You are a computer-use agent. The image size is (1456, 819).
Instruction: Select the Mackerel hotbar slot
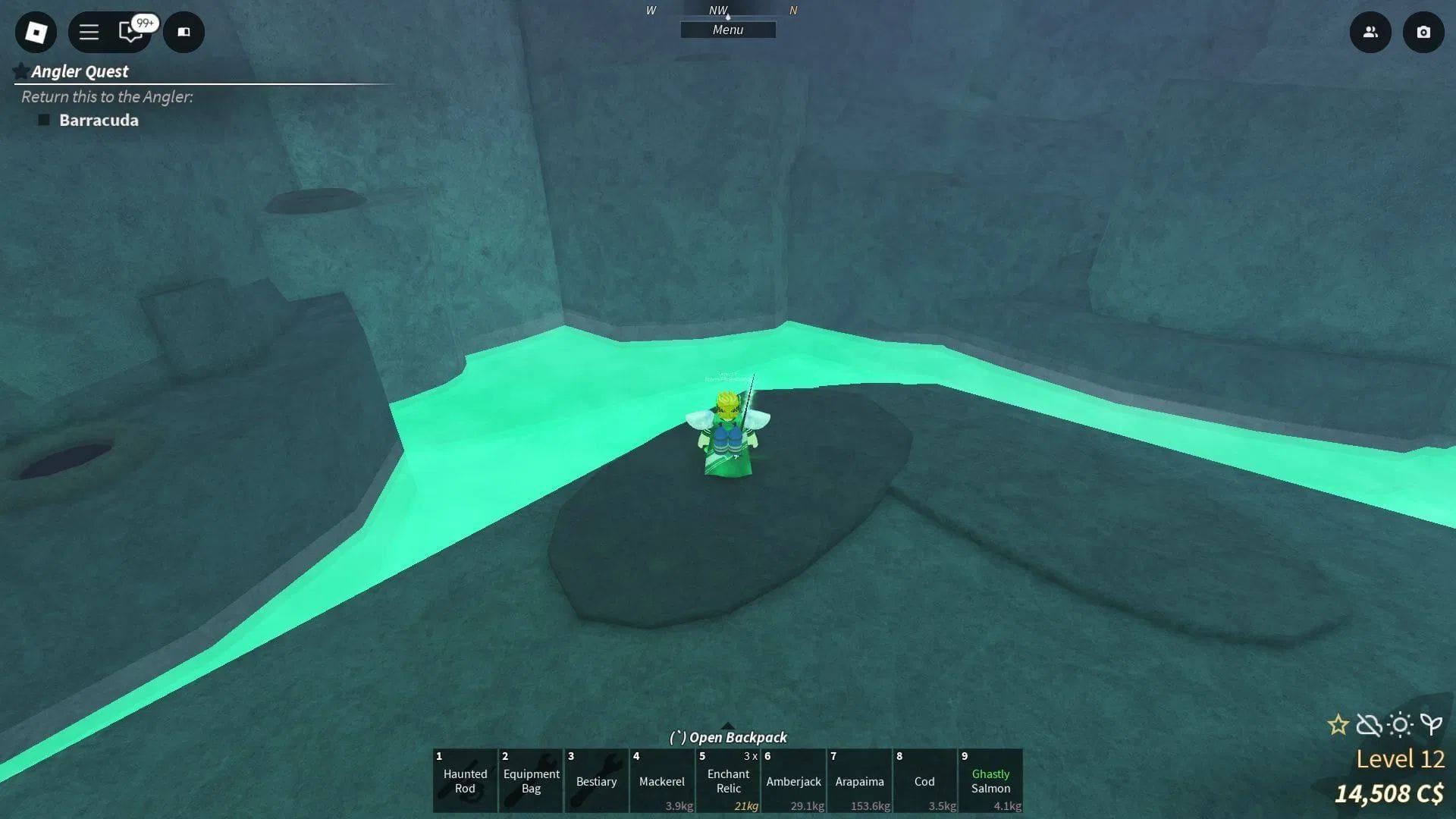(661, 780)
